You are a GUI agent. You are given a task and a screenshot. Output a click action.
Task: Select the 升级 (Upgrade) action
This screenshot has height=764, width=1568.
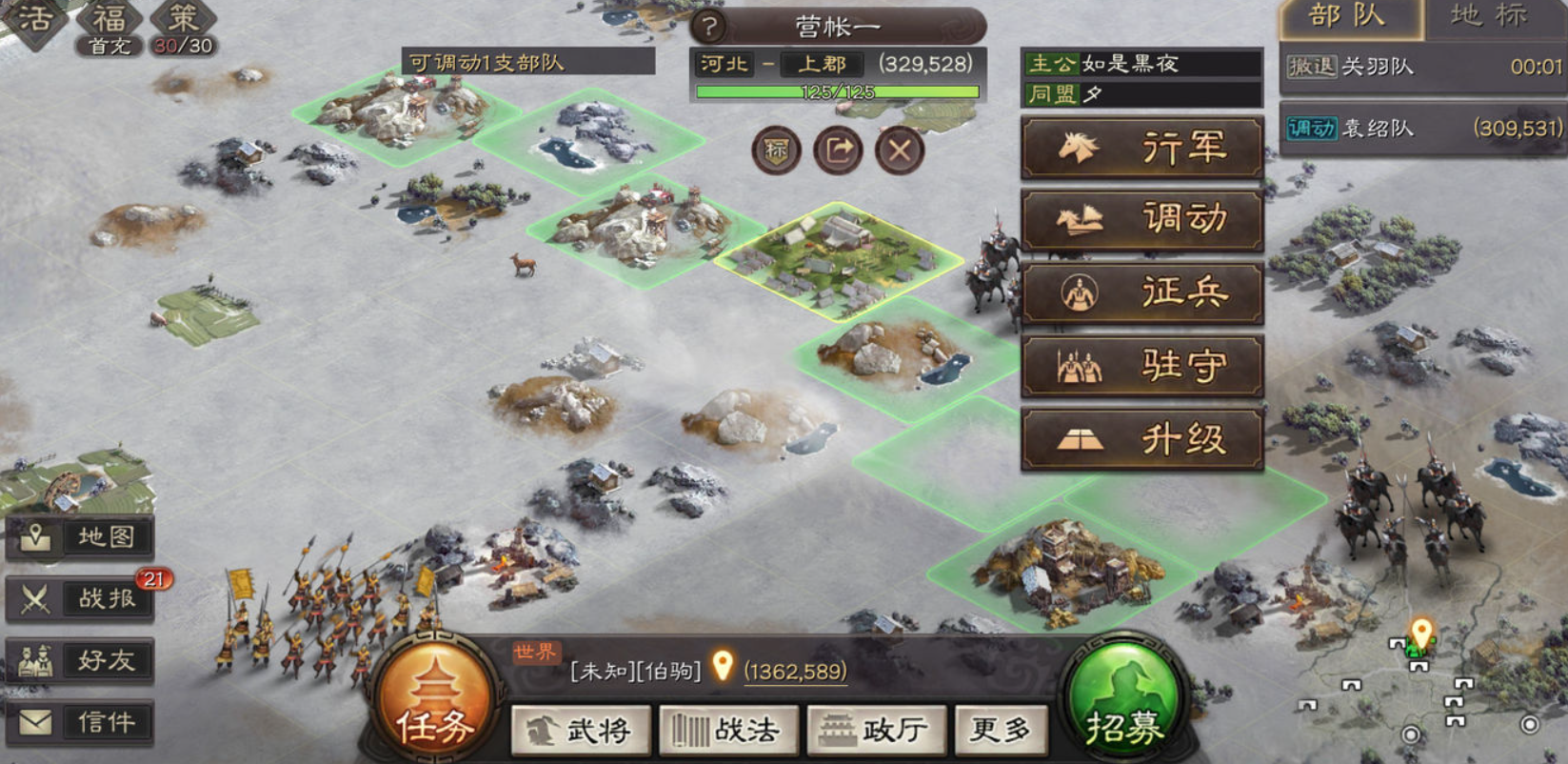1141,437
